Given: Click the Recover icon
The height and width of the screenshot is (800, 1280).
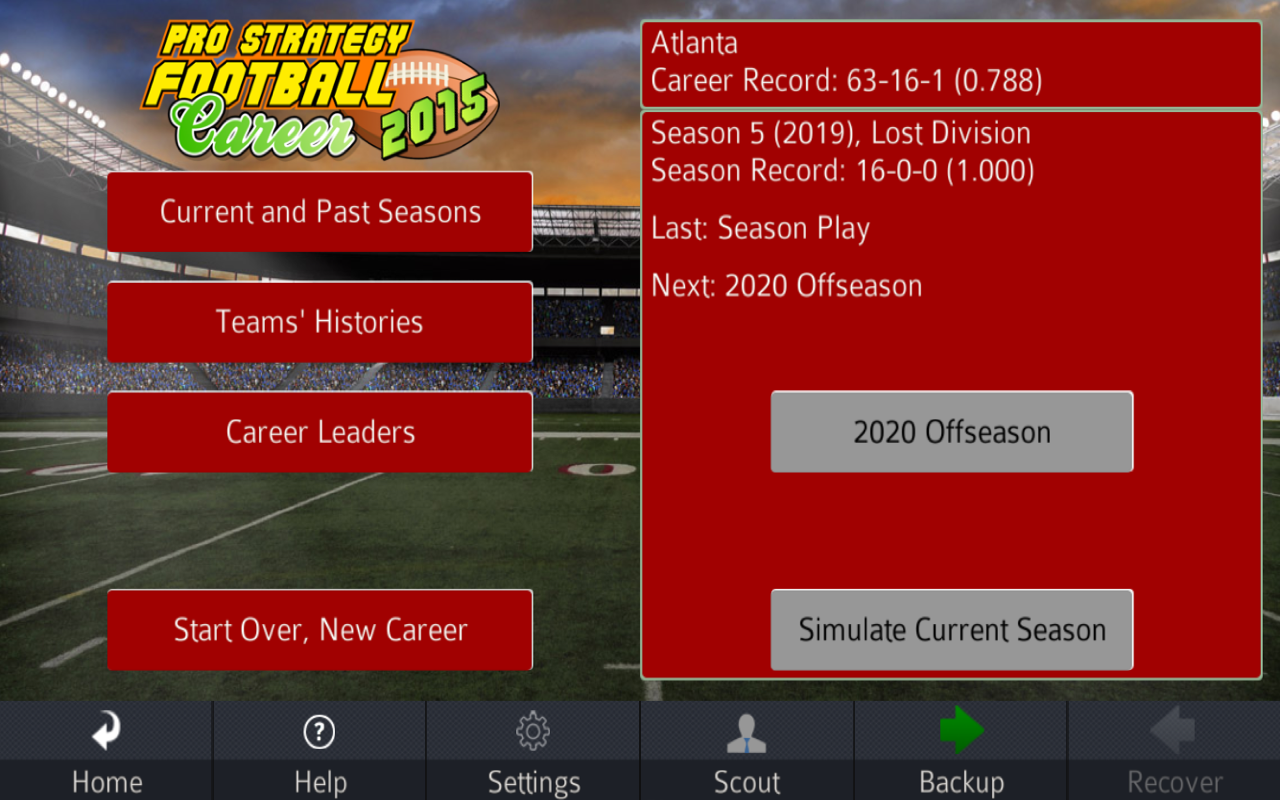Looking at the screenshot, I should [x=1174, y=731].
